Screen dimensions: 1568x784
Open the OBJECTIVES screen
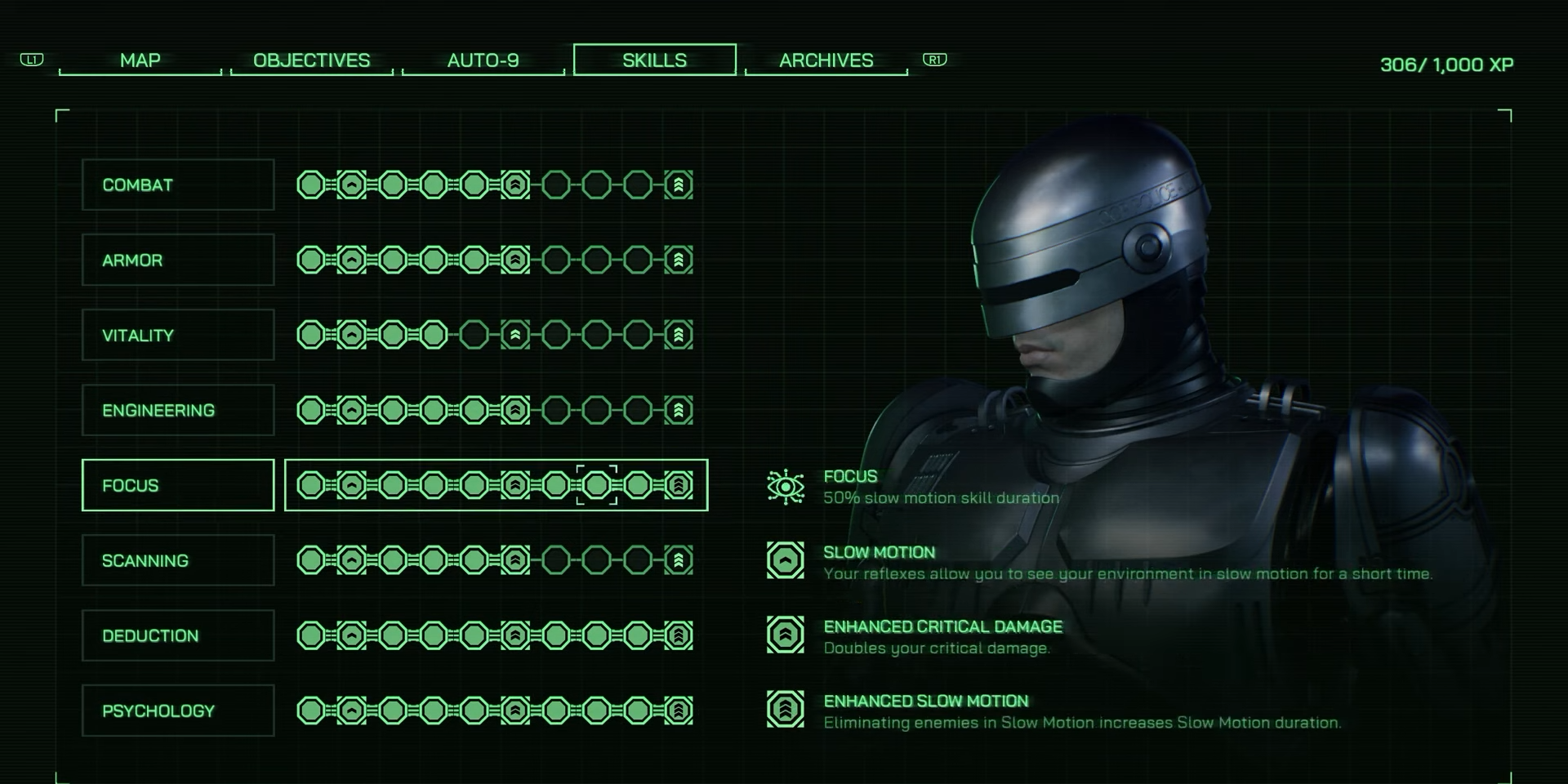(312, 60)
